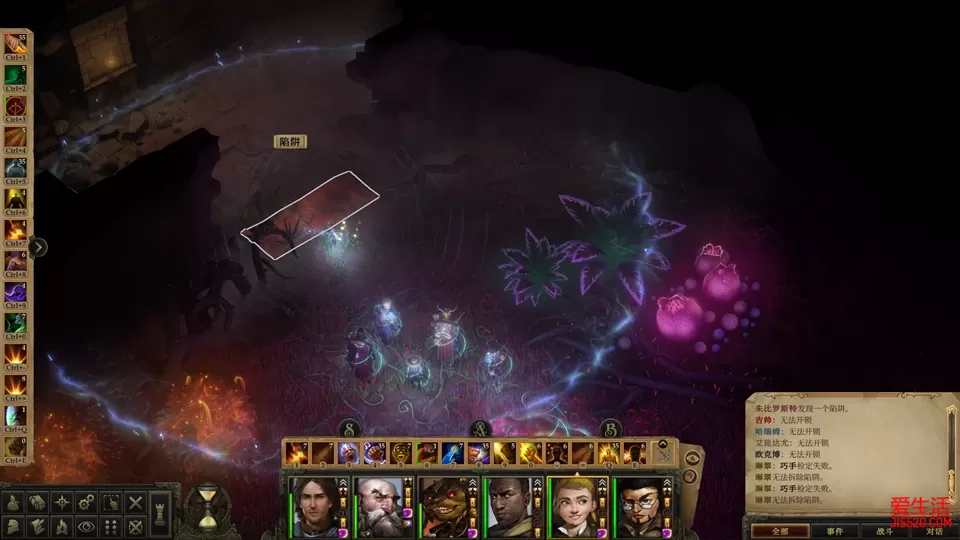Toggle the eye stealth button

point(87,526)
